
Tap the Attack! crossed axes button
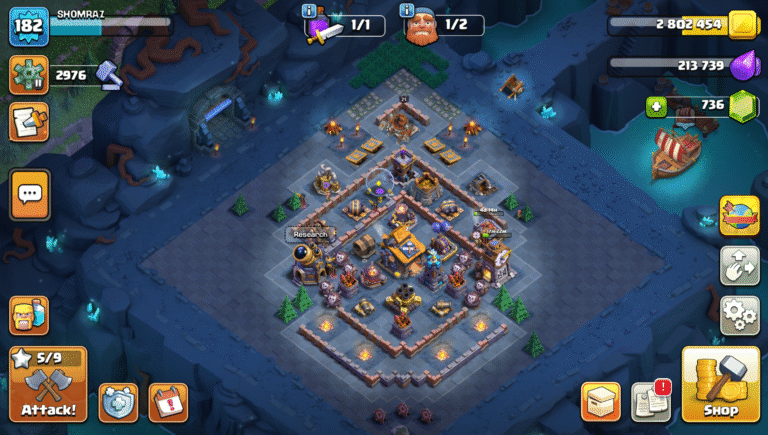tap(48, 385)
